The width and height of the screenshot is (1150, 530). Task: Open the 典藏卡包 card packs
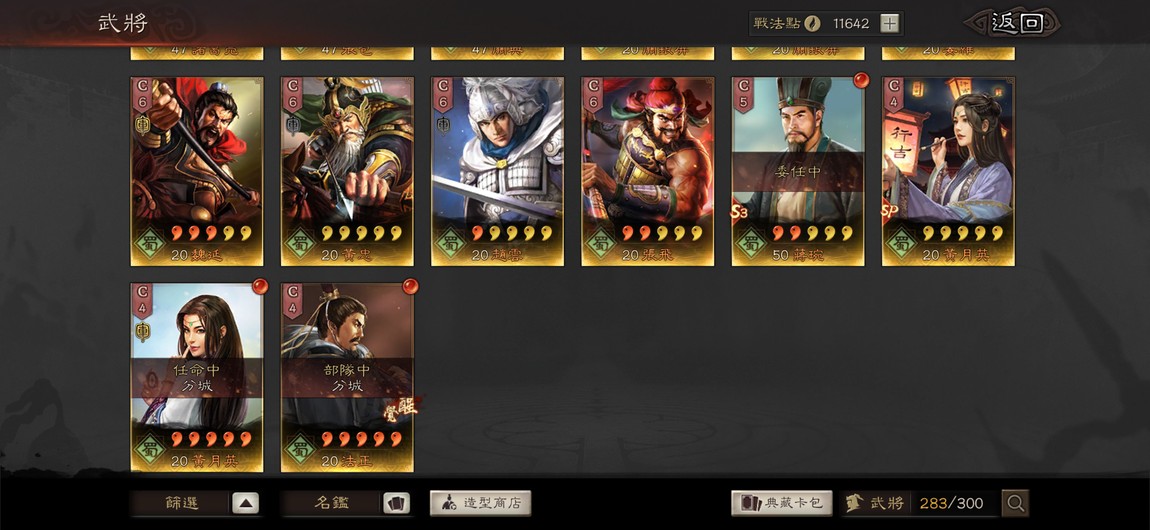[782, 503]
